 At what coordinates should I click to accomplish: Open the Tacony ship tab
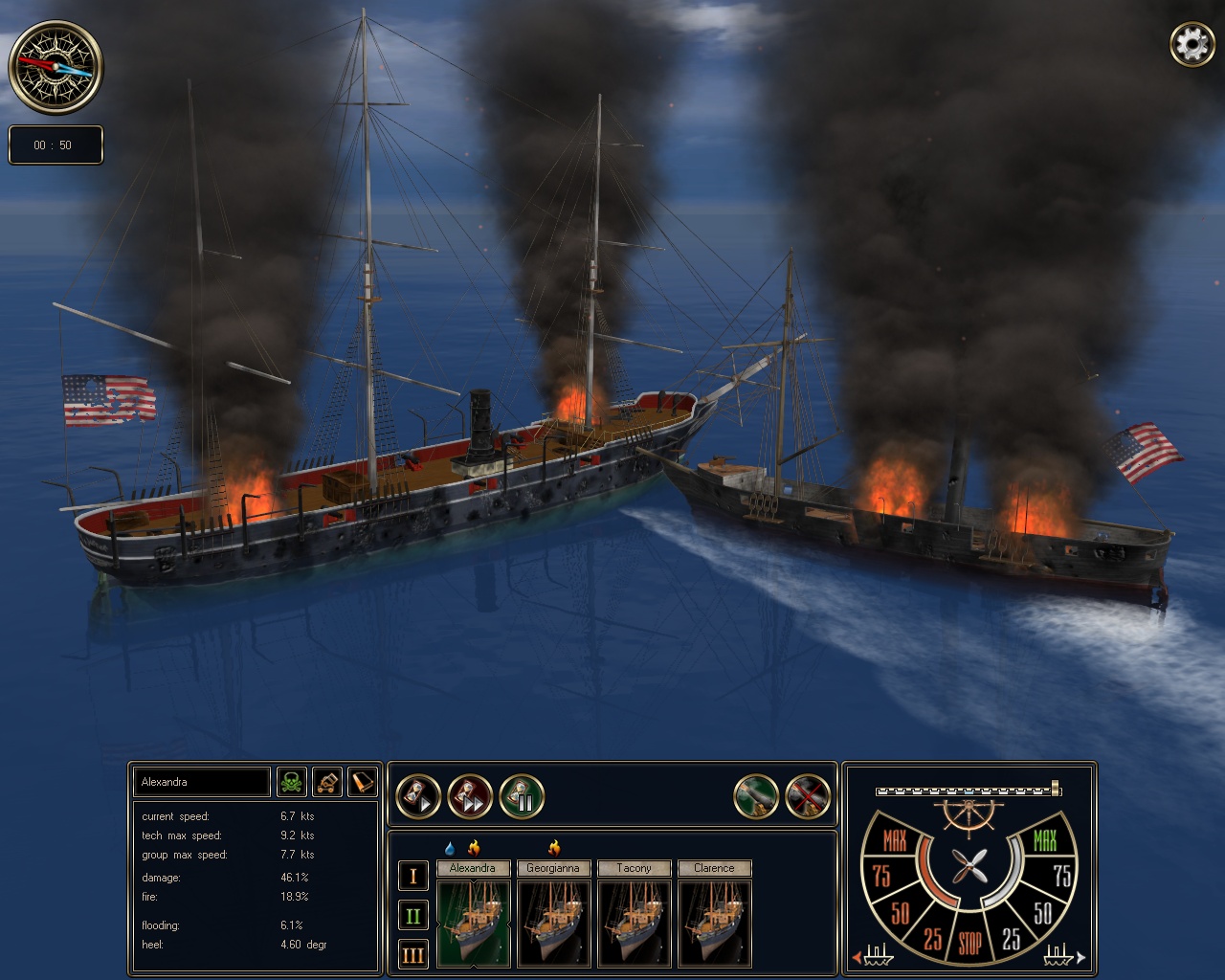(634, 868)
